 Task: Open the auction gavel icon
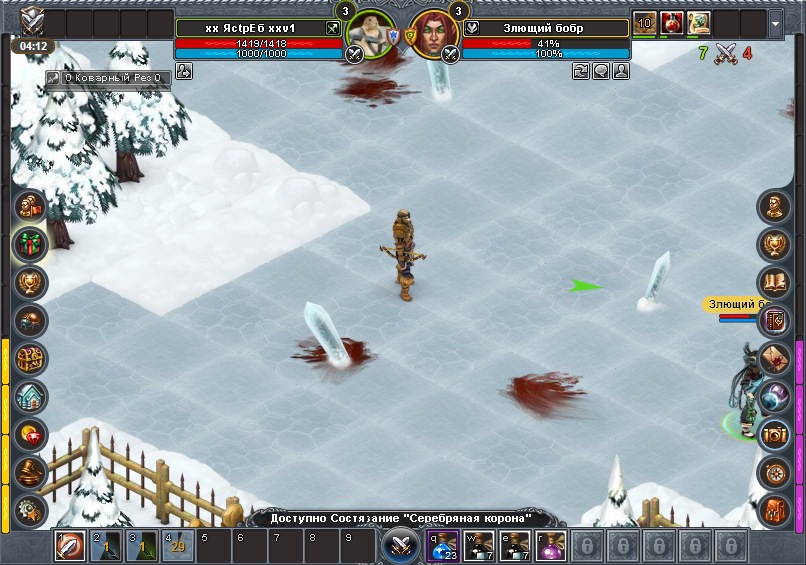point(30,472)
